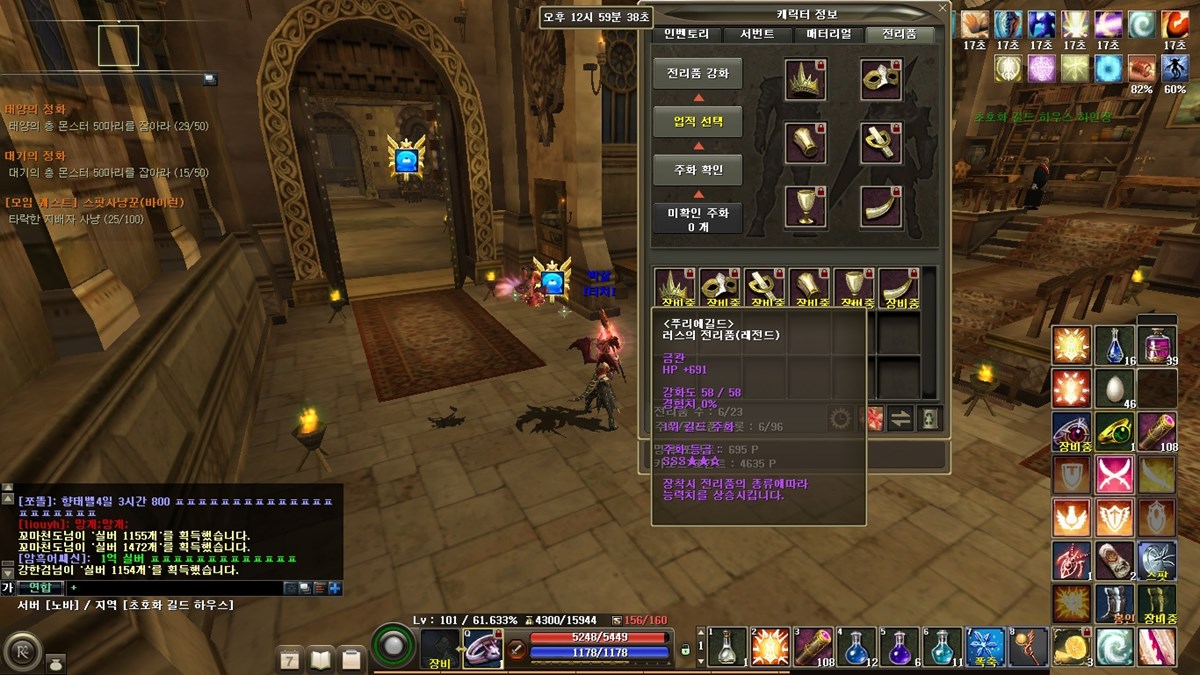The image size is (1200, 675).
Task: Switch to the 메터리얼 tab
Action: [829, 33]
